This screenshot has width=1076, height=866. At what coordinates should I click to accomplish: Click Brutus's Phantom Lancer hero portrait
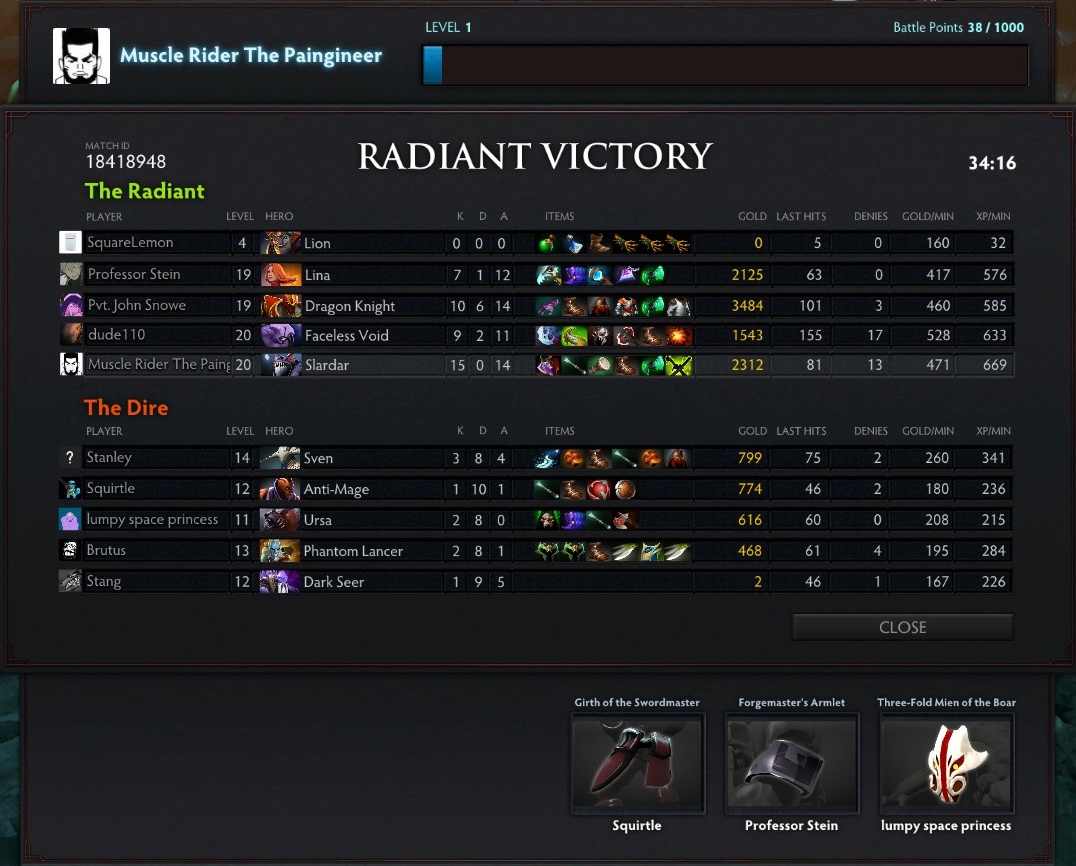(281, 551)
